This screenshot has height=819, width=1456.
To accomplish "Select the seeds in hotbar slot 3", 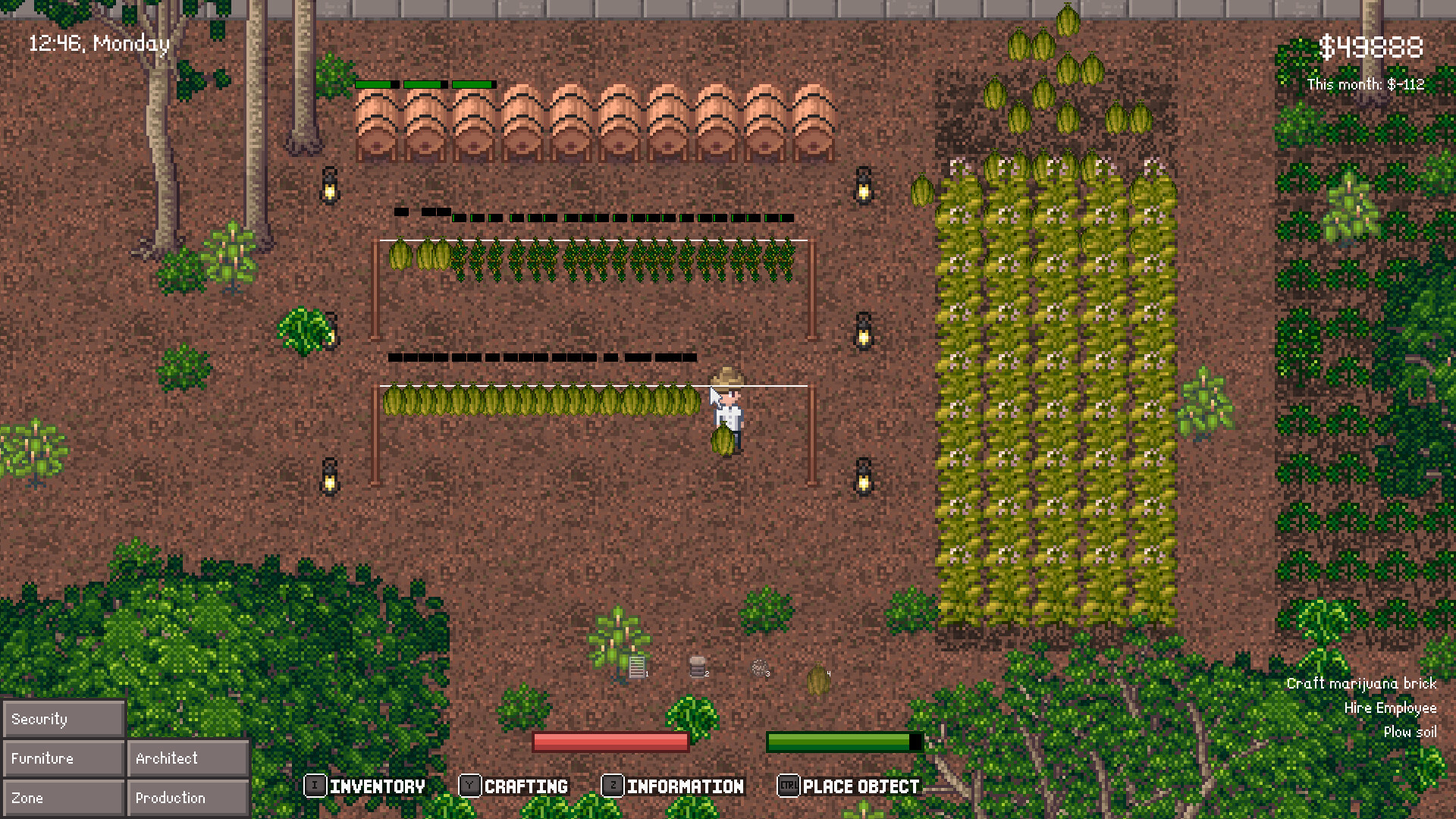I will pyautogui.click(x=760, y=669).
